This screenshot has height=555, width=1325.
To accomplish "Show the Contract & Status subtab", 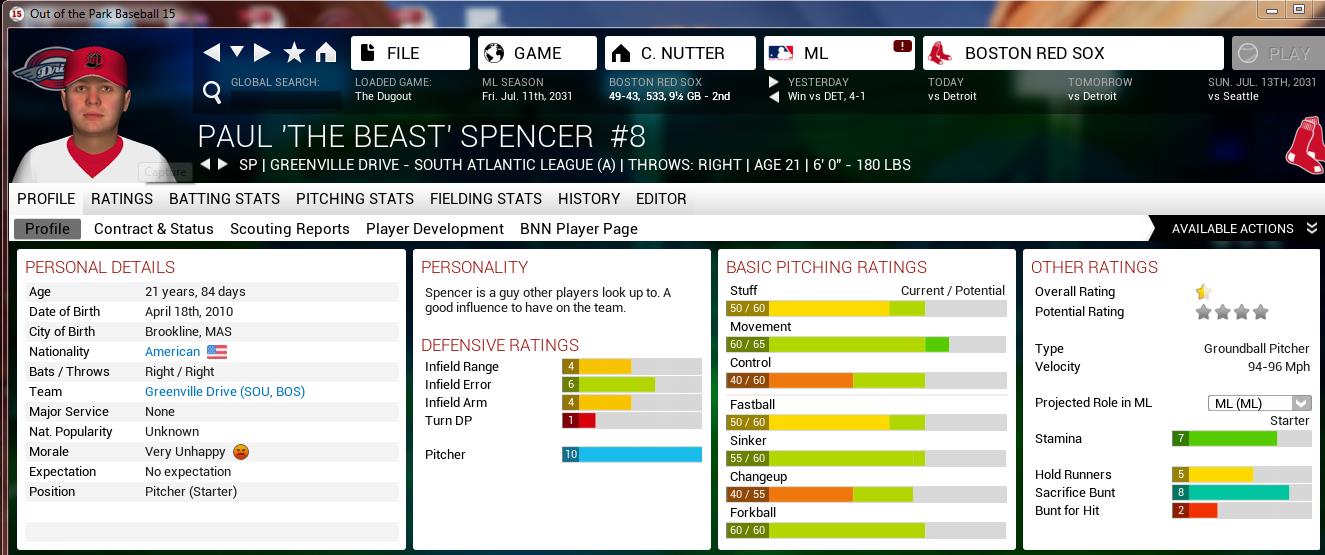I will click(154, 229).
